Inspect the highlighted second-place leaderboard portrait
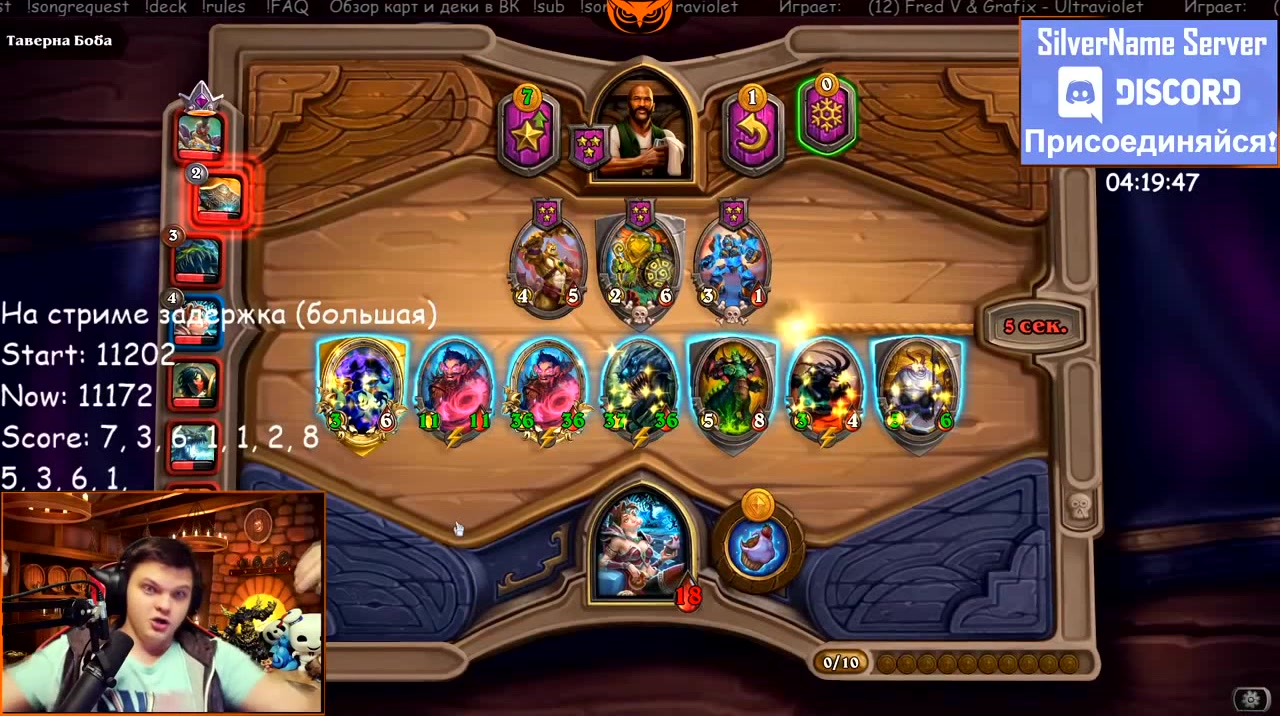The width and height of the screenshot is (1280, 716). pos(219,195)
